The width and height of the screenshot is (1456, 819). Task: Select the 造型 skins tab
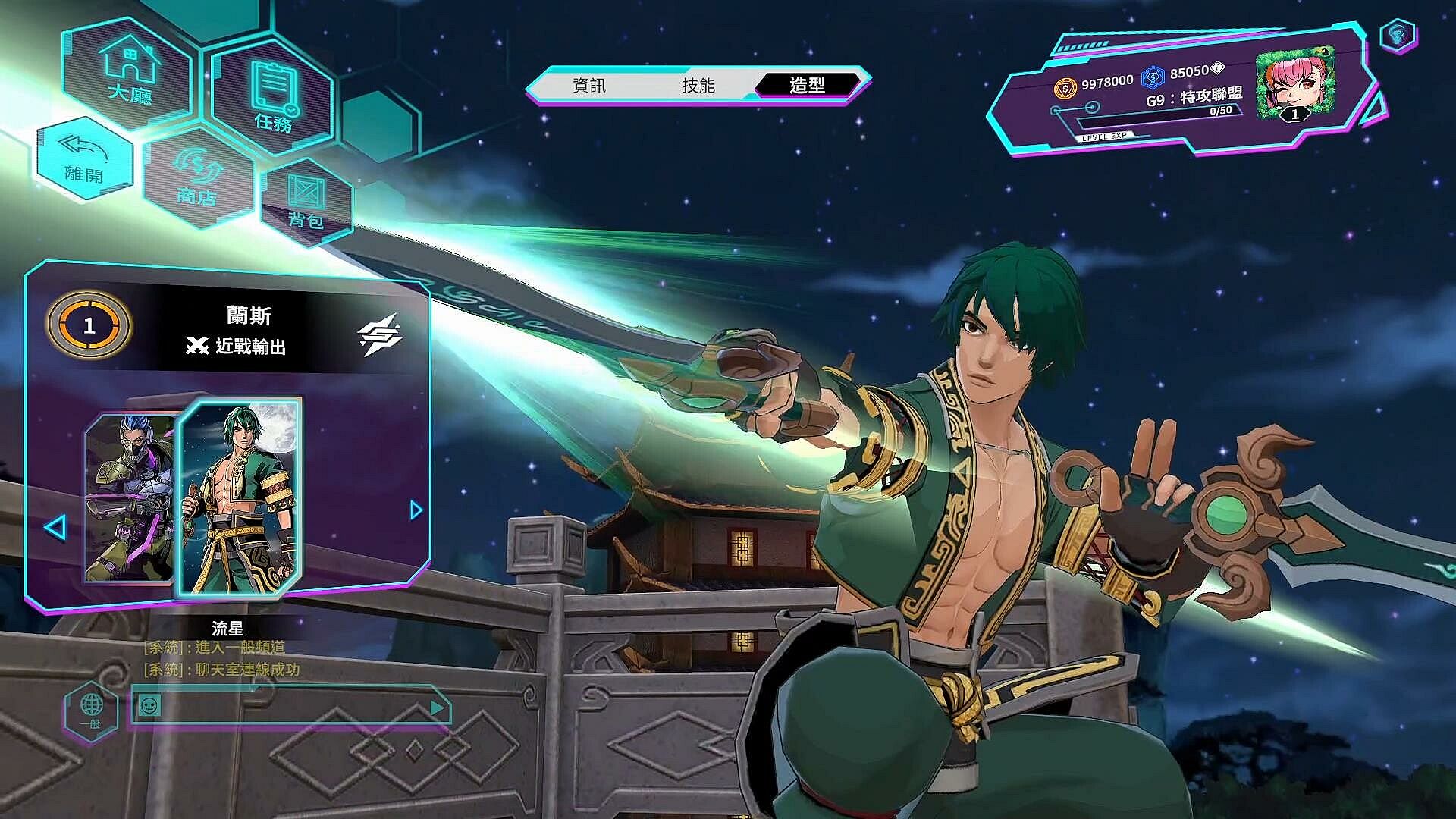807,86
